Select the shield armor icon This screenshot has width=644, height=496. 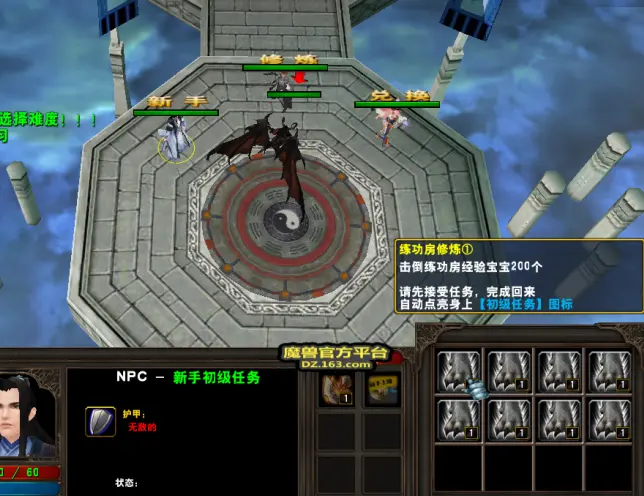99,421
